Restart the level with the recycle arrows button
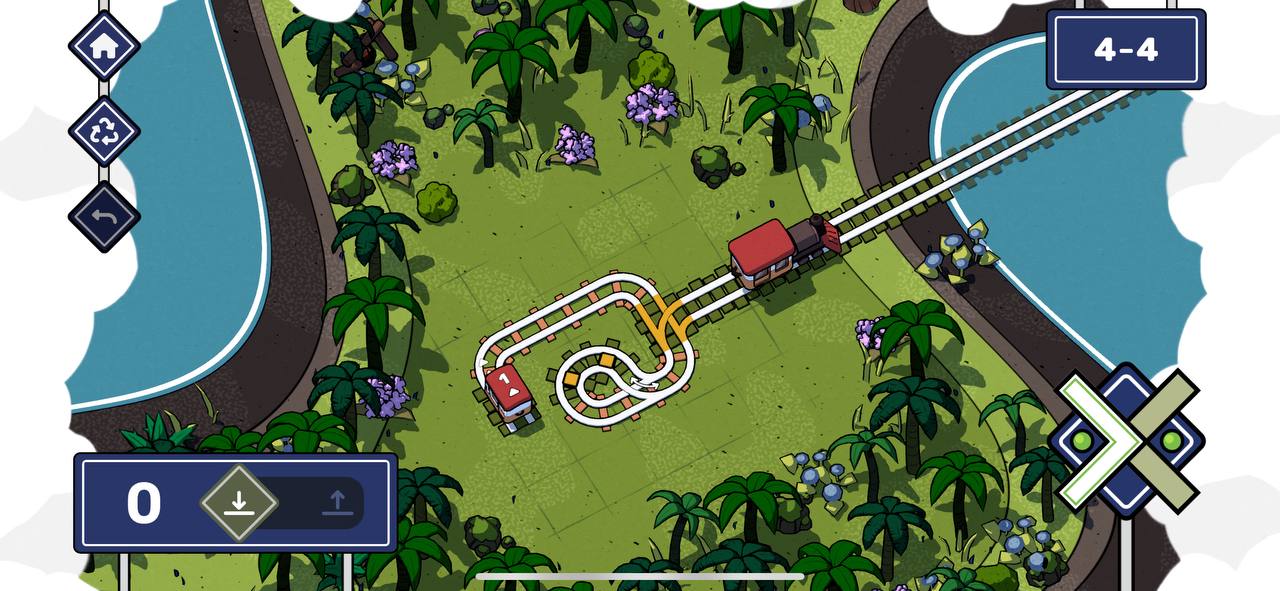The height and width of the screenshot is (591, 1280). point(104,131)
